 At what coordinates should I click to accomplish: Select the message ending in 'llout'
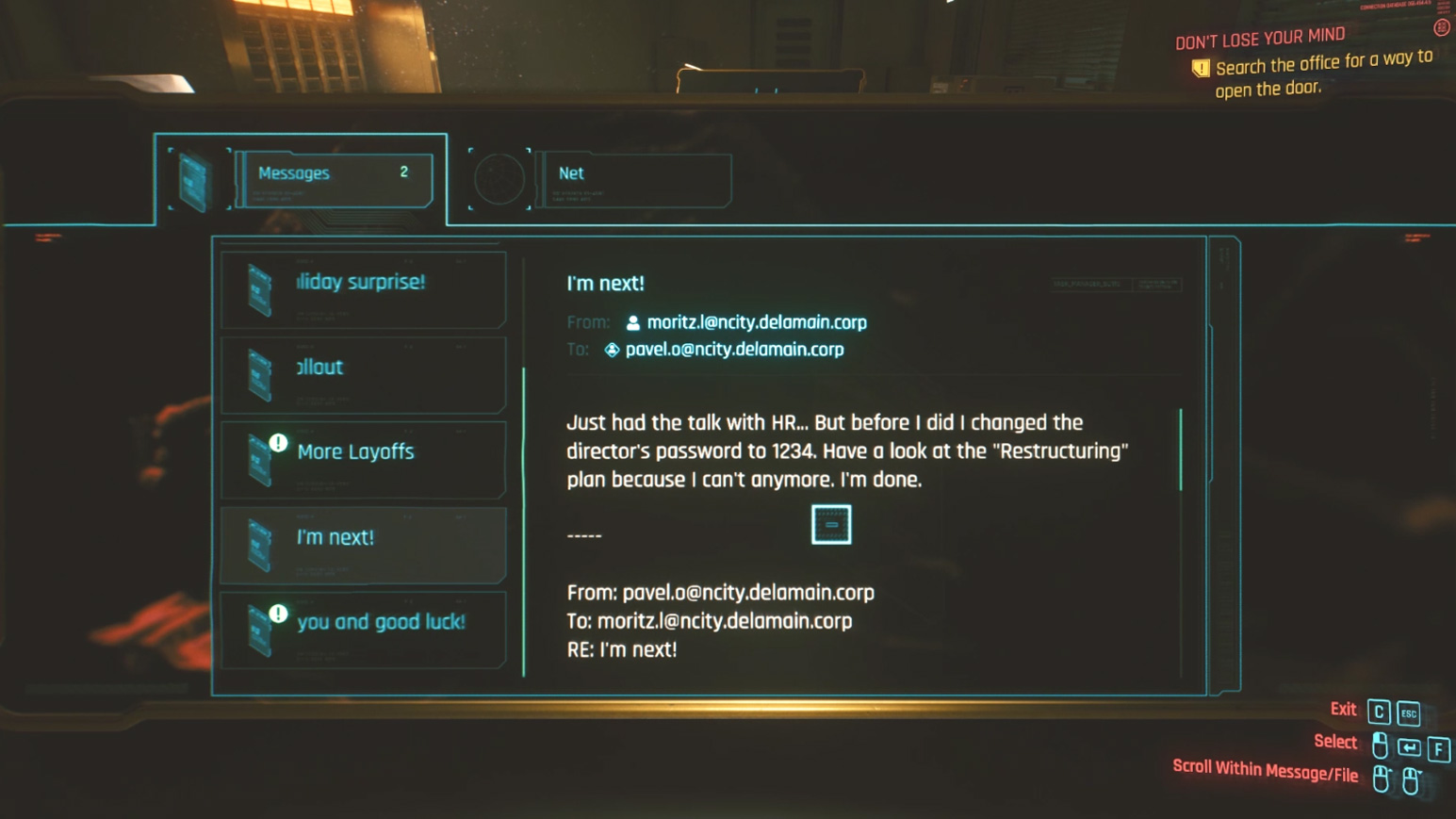(363, 373)
